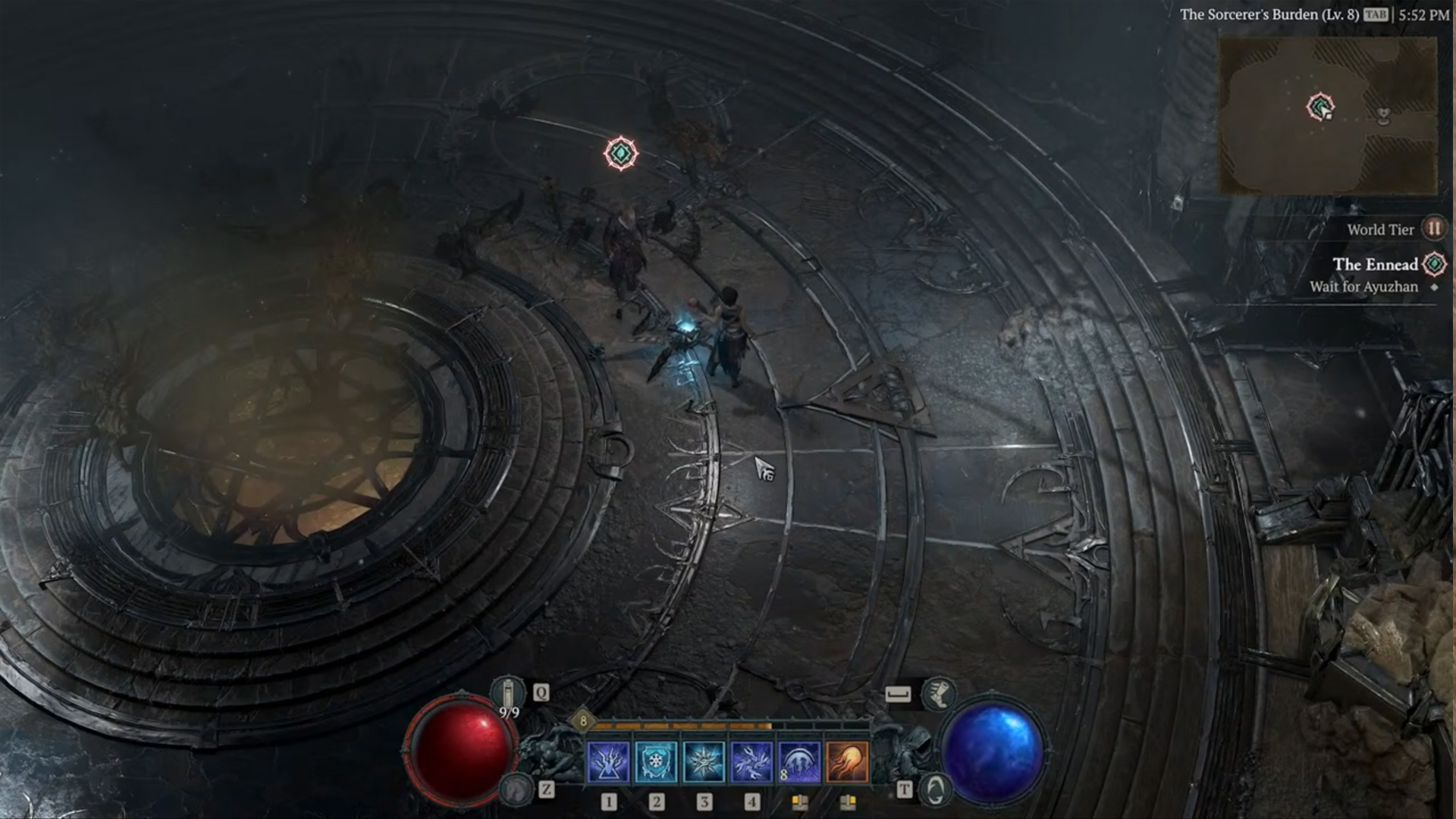This screenshot has width=1456, height=819.
Task: Cast the arc lightning skill marked 8
Action: point(799,761)
